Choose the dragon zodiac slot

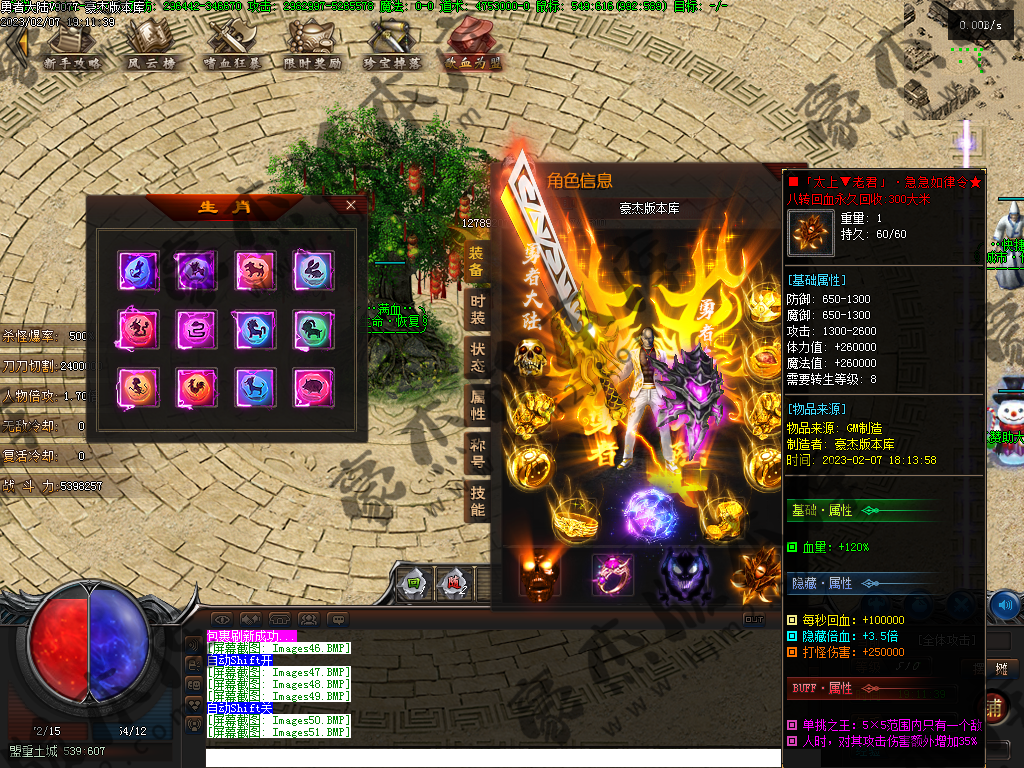point(137,328)
